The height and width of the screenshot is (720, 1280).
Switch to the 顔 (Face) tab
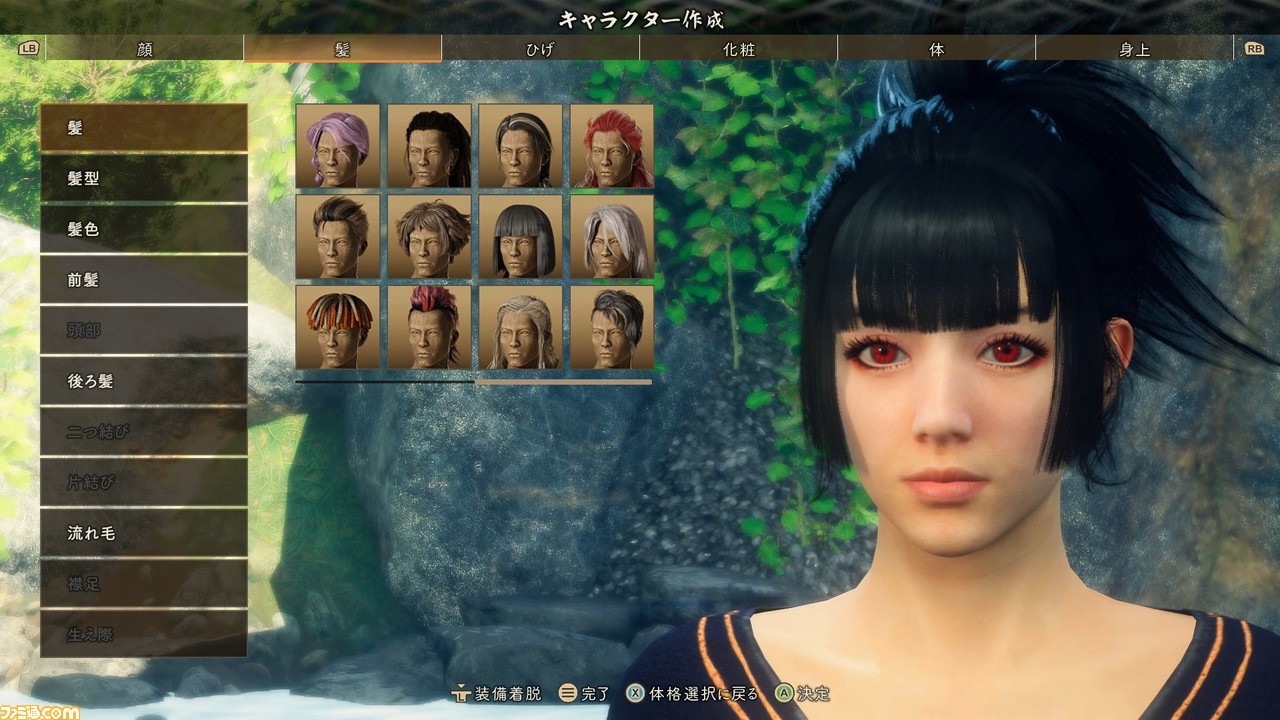pyautogui.click(x=145, y=49)
